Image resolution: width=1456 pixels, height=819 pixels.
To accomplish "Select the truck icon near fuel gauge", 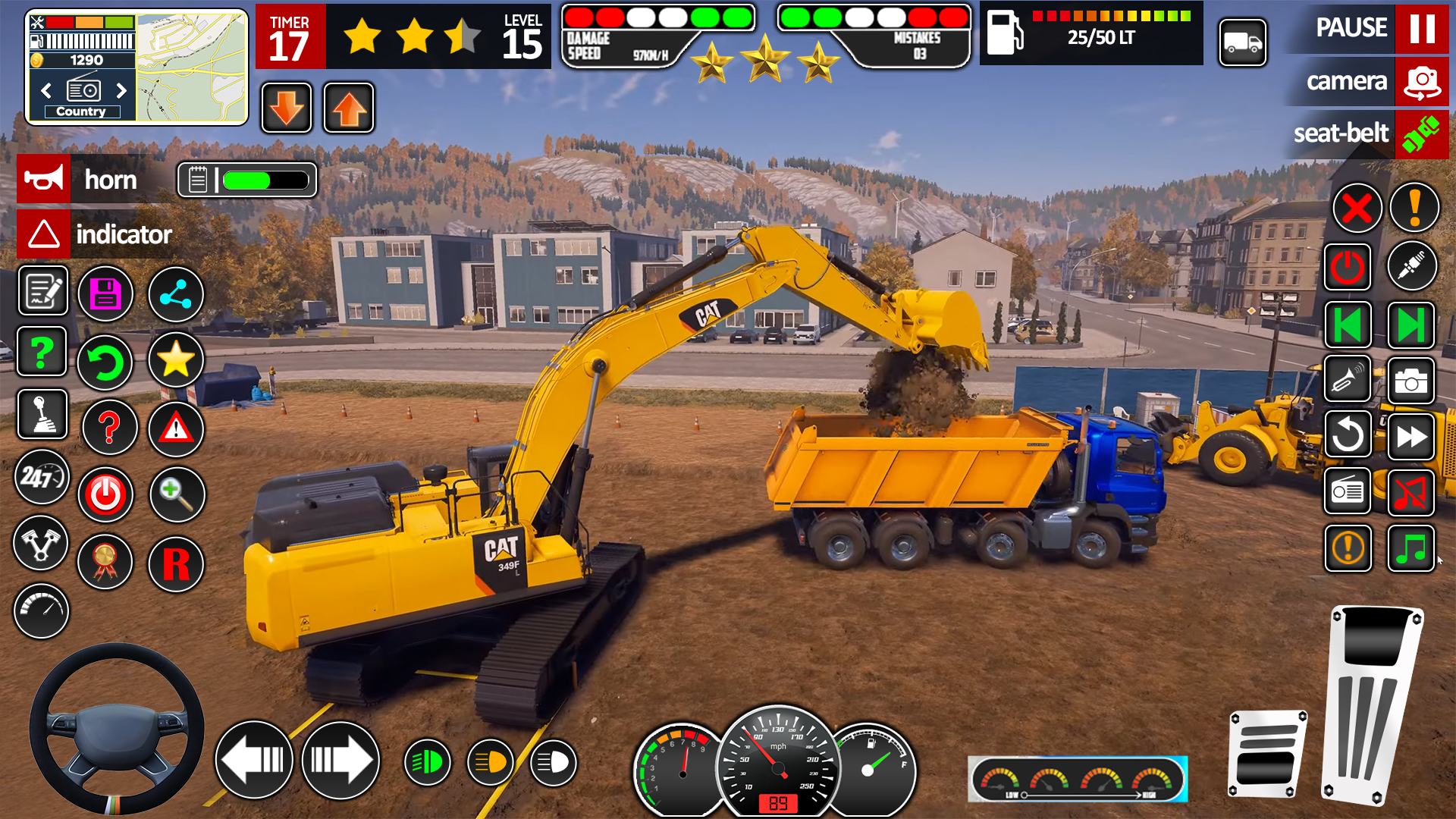I will click(x=1243, y=42).
